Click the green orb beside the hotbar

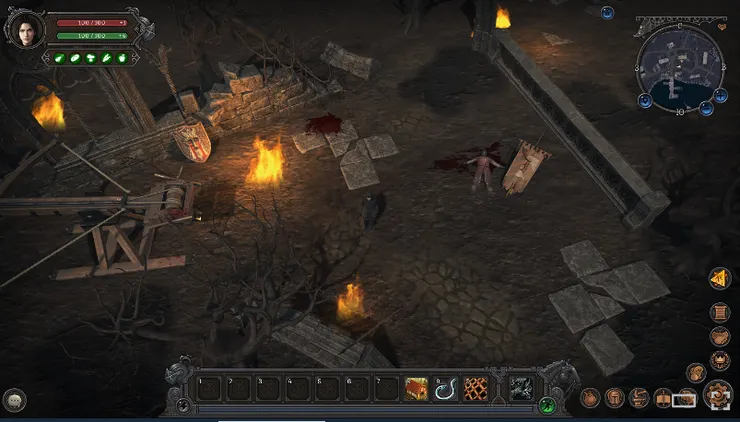coord(548,405)
